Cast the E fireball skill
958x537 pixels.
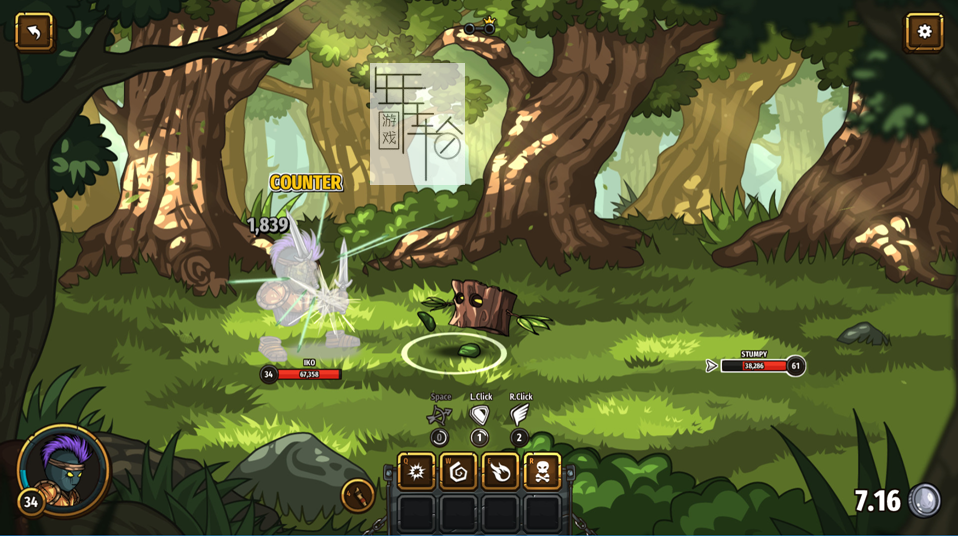click(500, 471)
